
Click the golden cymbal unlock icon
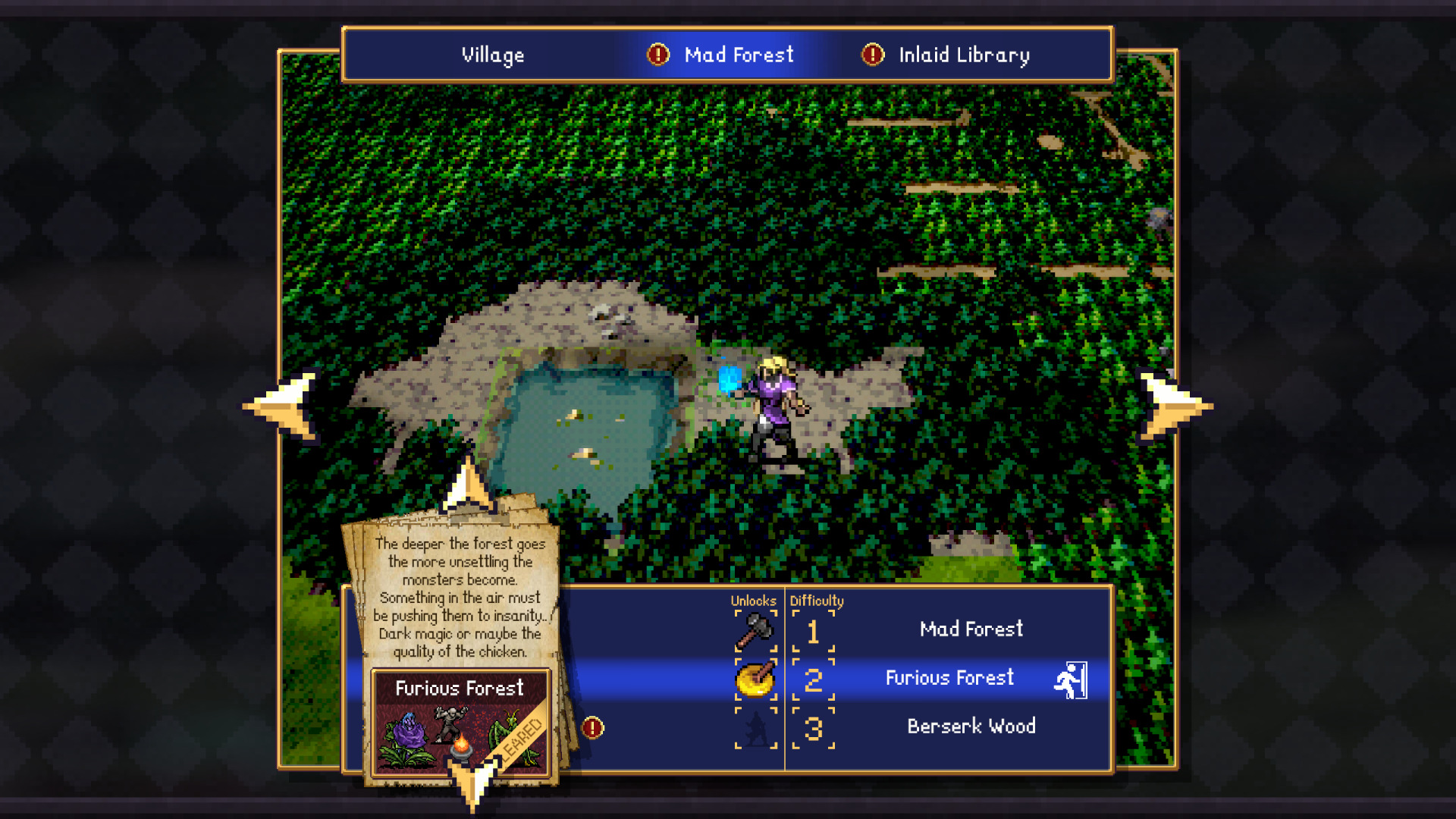(x=755, y=679)
